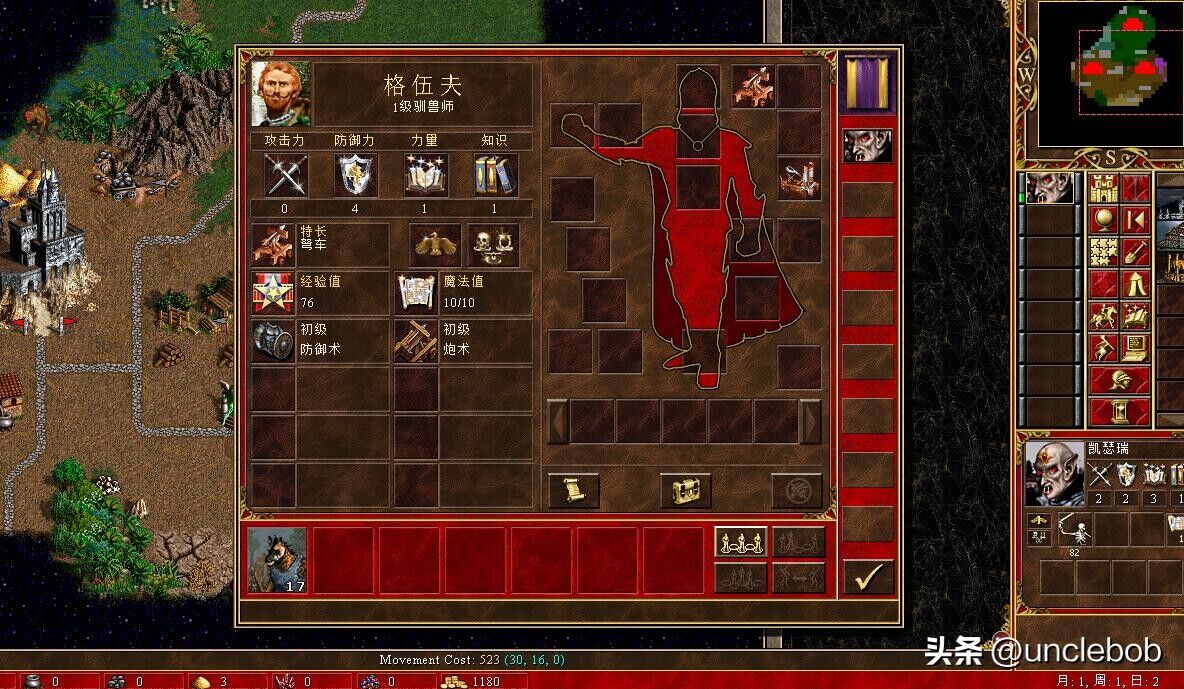Screen dimensions: 1184x689
Task: Select the attack skill crossed swords icon
Action: click(x=285, y=175)
